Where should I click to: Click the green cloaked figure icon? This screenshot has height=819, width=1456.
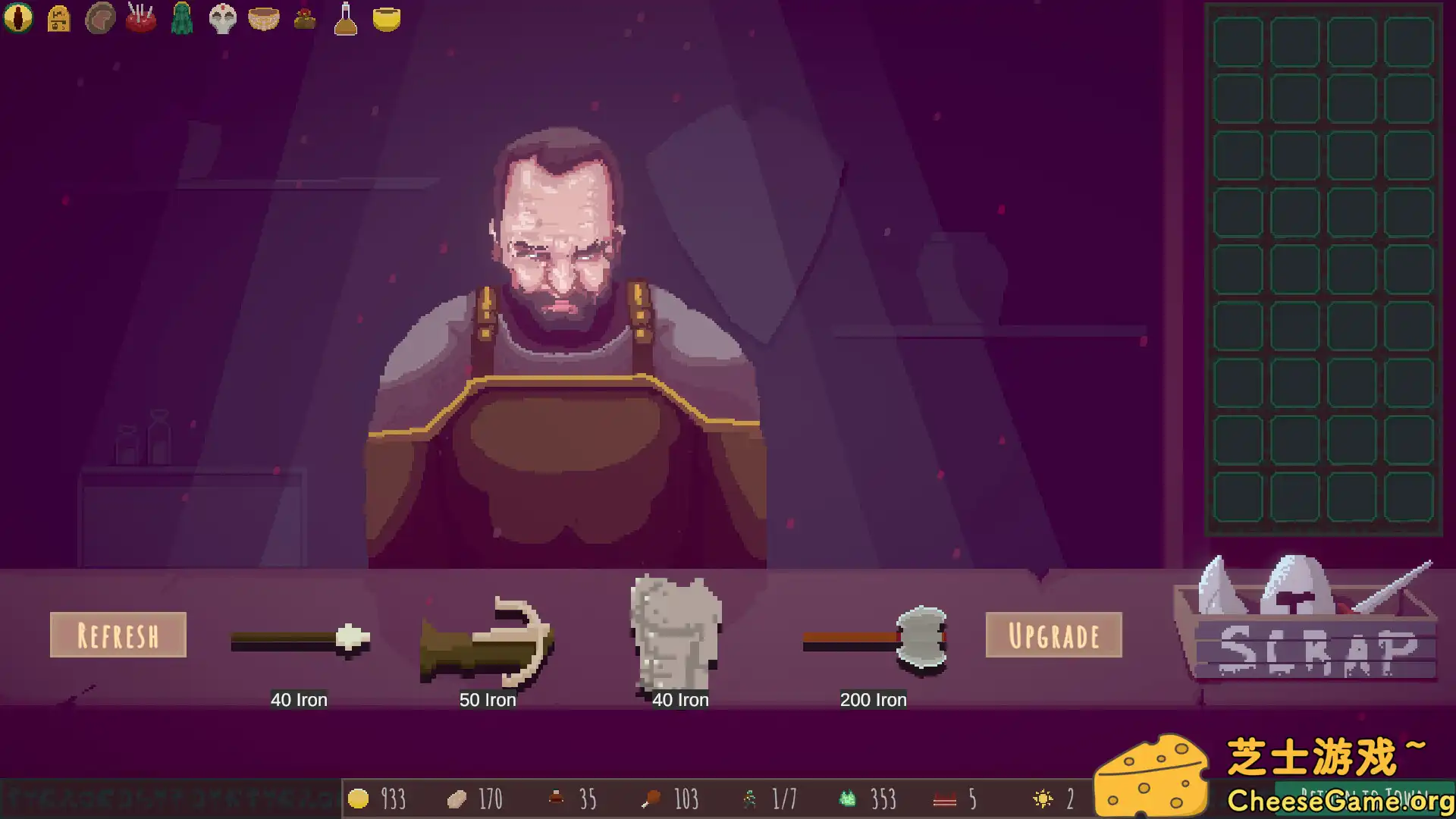click(x=182, y=19)
